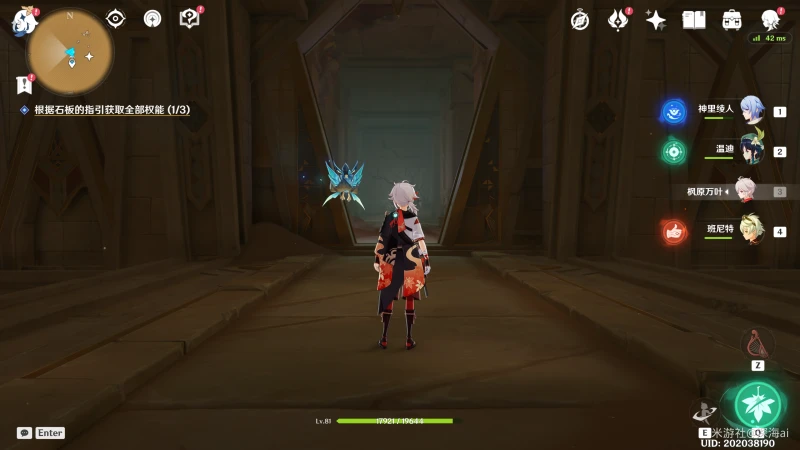The width and height of the screenshot is (800, 450).
Task: Click the quest book icon with question mark
Action: click(x=189, y=18)
